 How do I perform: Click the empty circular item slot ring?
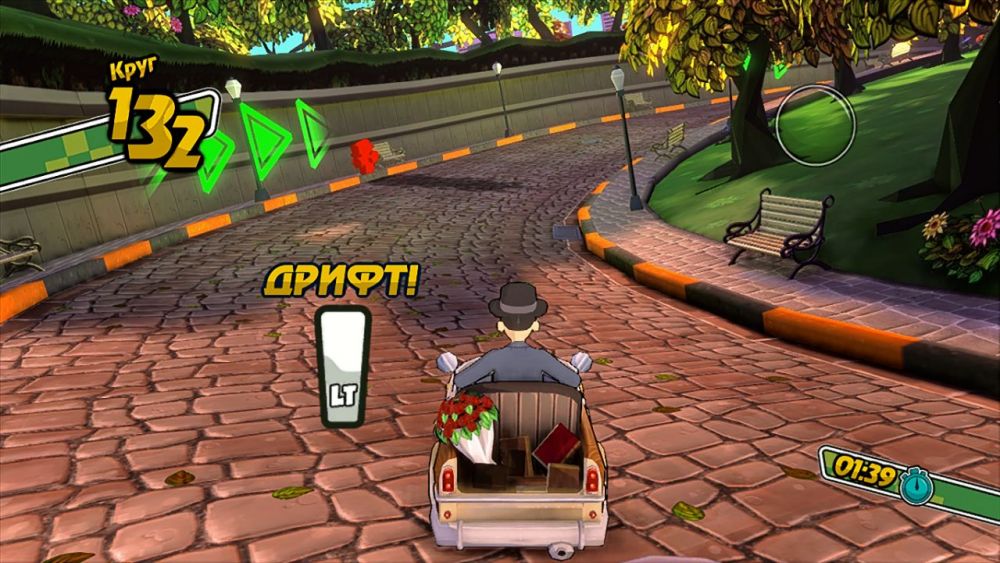tap(815, 124)
